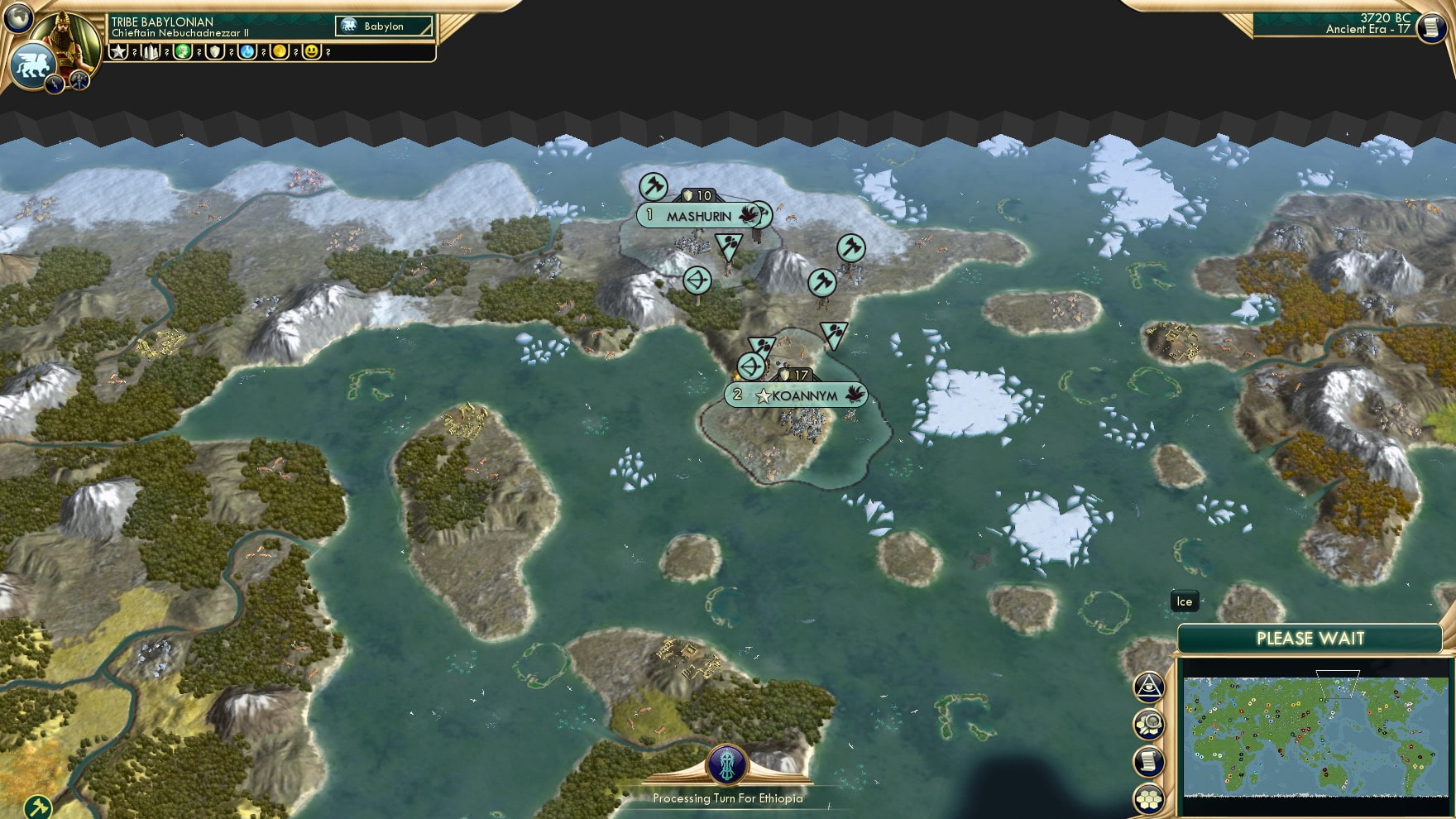Select the Koannym city banner

point(797,394)
